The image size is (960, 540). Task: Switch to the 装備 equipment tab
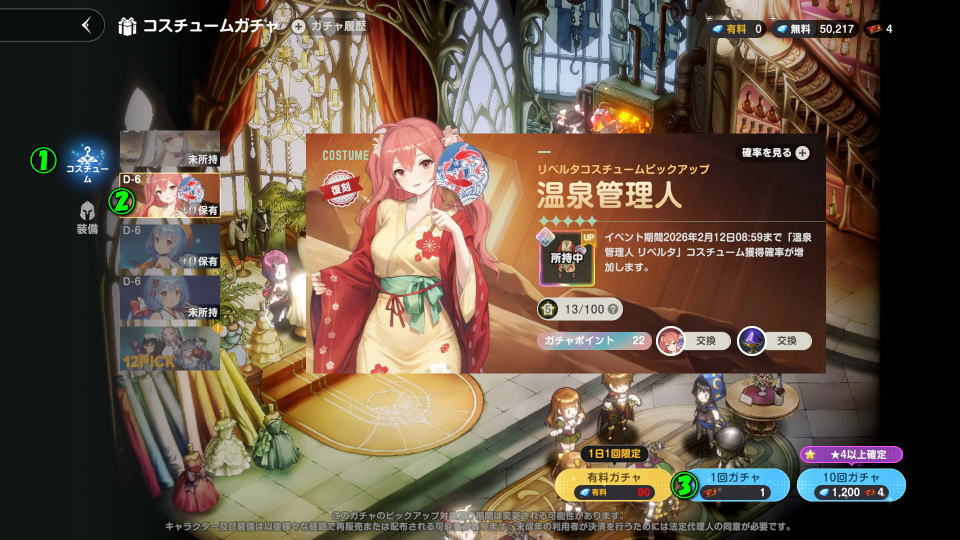(x=87, y=217)
